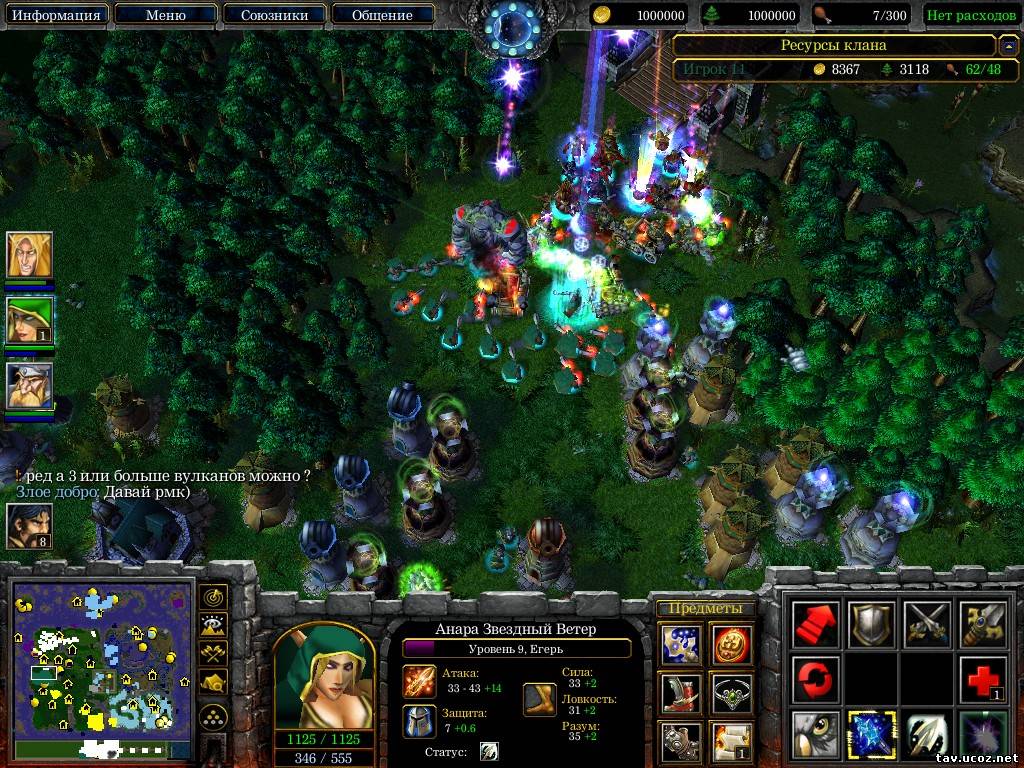Image resolution: width=1024 pixels, height=768 pixels.
Task: Collapse the Ресурсы клана panel arrow
Action: tap(1008, 45)
